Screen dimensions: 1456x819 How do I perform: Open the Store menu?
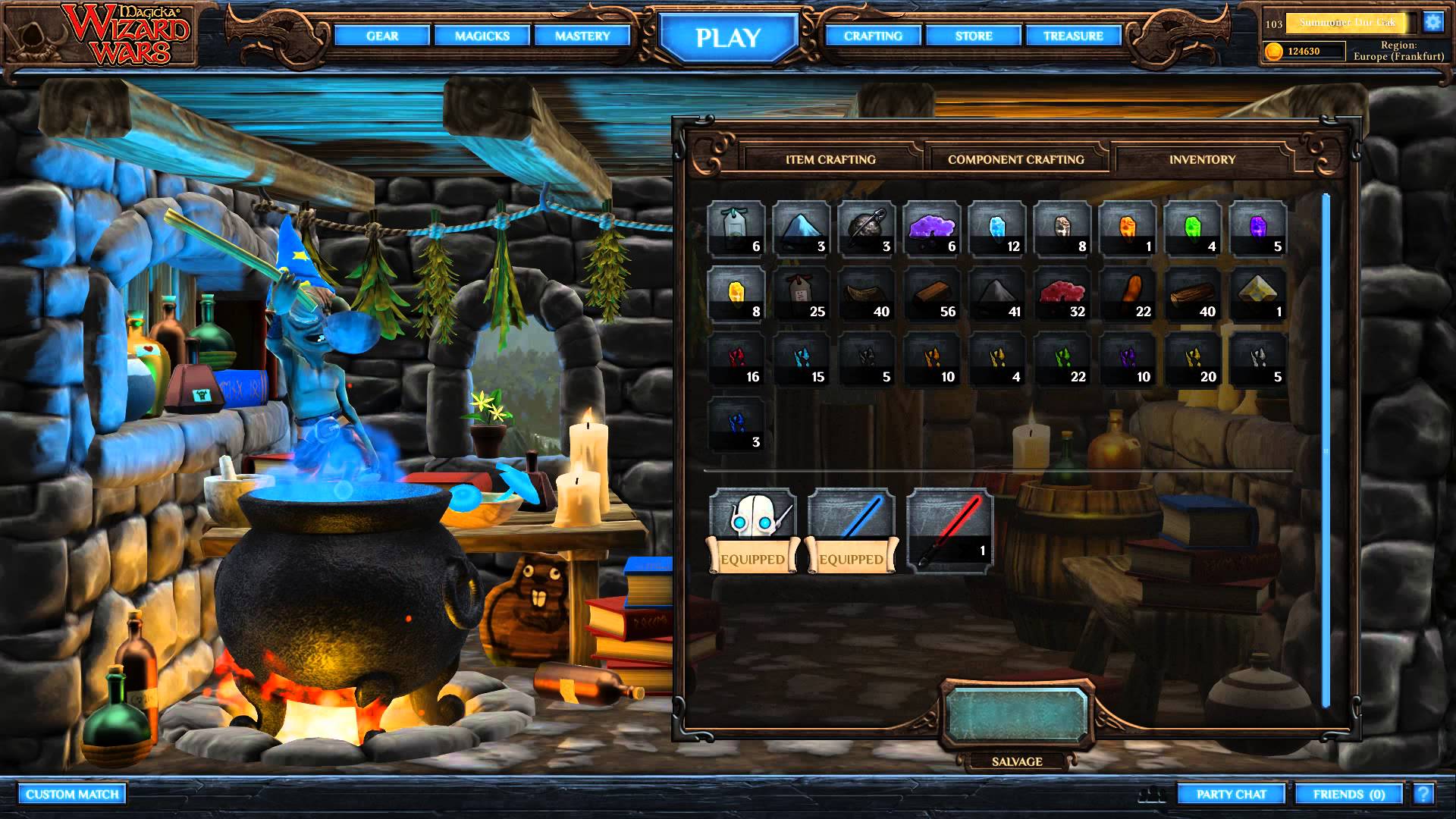tap(974, 36)
